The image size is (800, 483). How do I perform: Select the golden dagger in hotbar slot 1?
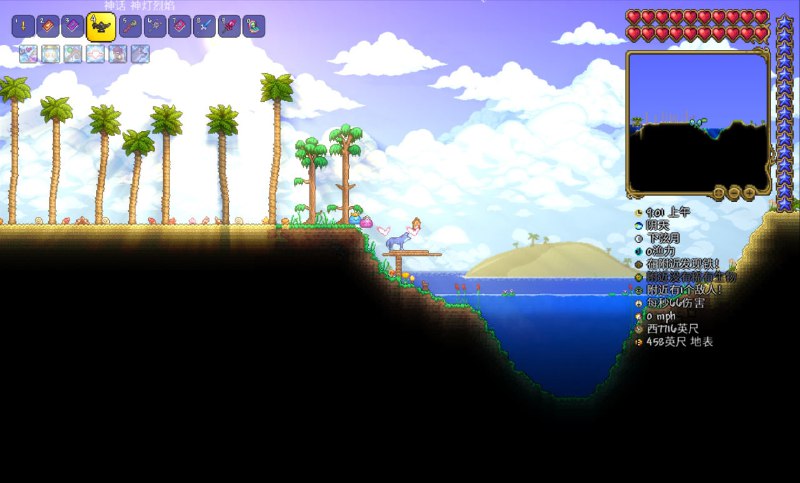coord(23,27)
